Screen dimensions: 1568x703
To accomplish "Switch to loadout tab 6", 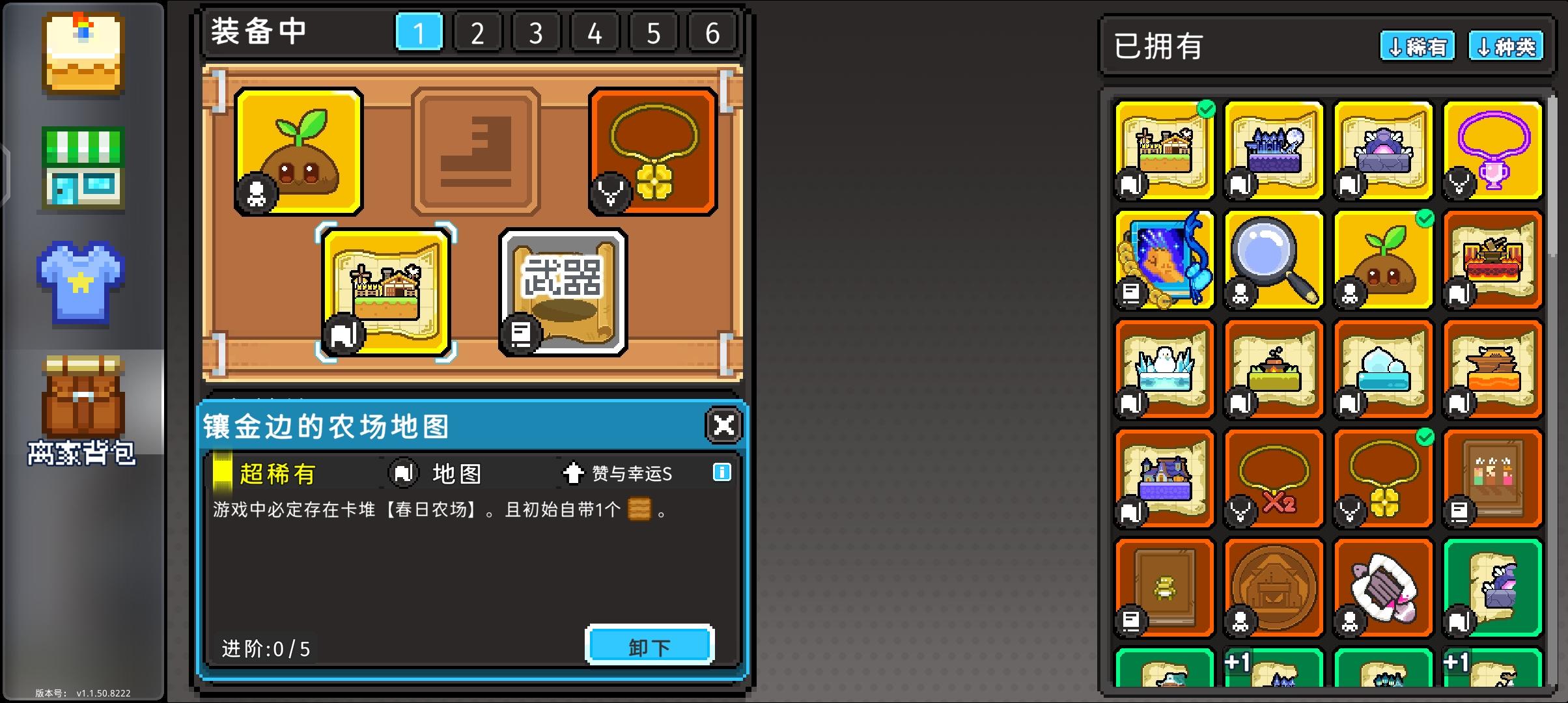I will tap(711, 31).
